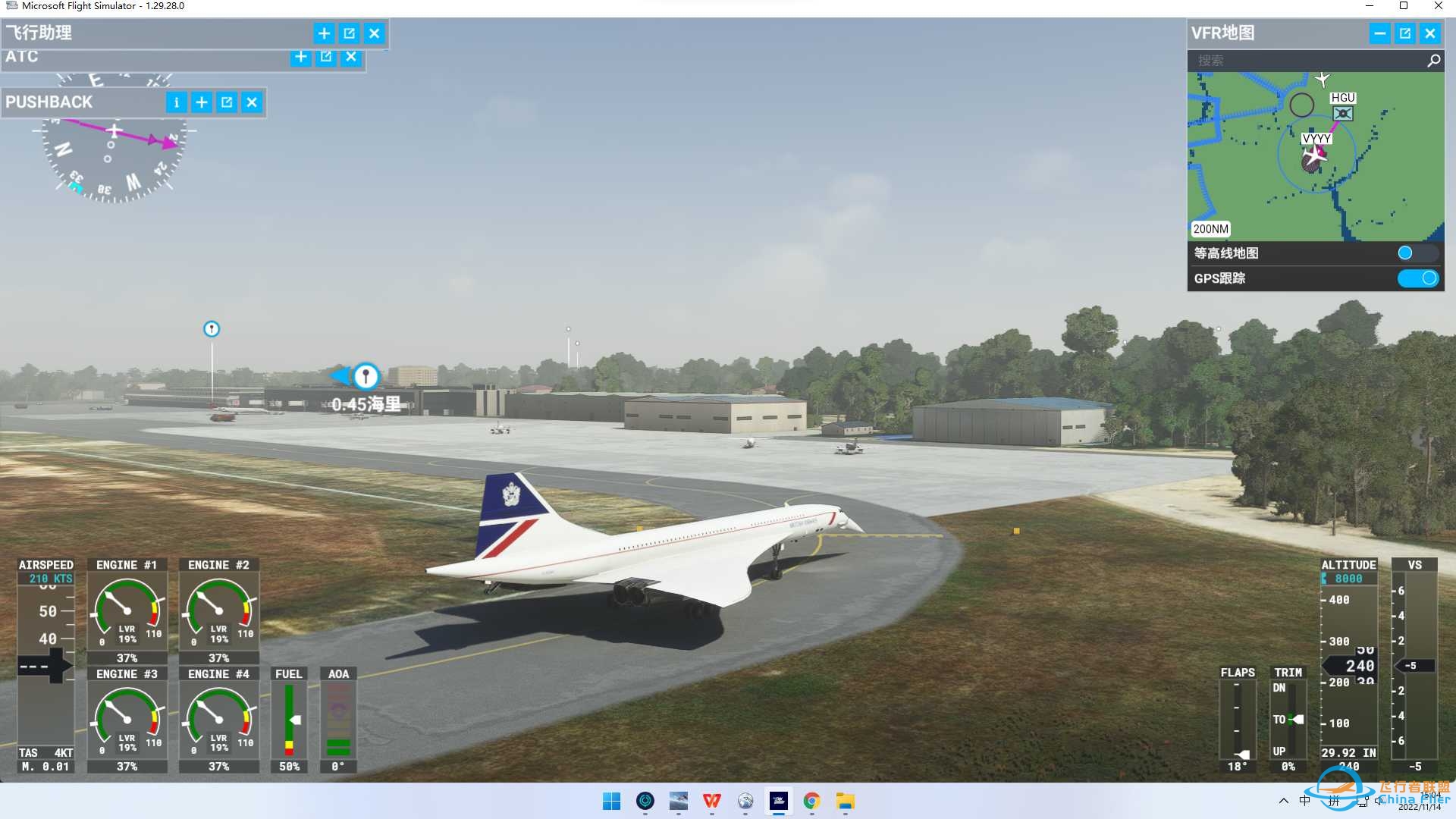Pop out the PUSHBACK panel window
Screen dimensions: 1456x819
click(227, 102)
